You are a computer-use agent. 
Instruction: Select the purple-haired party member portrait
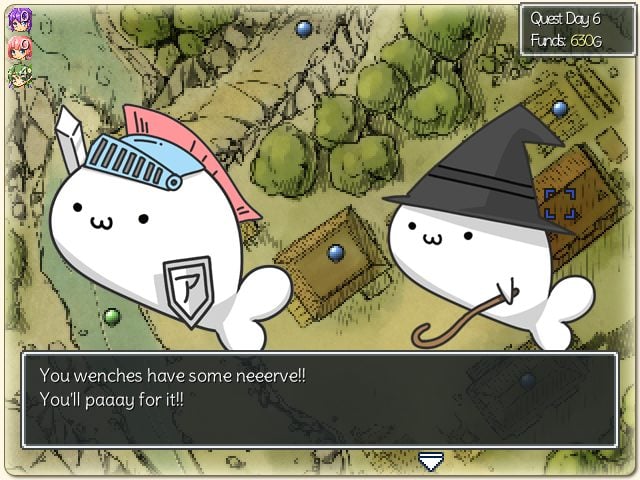tap(19, 19)
